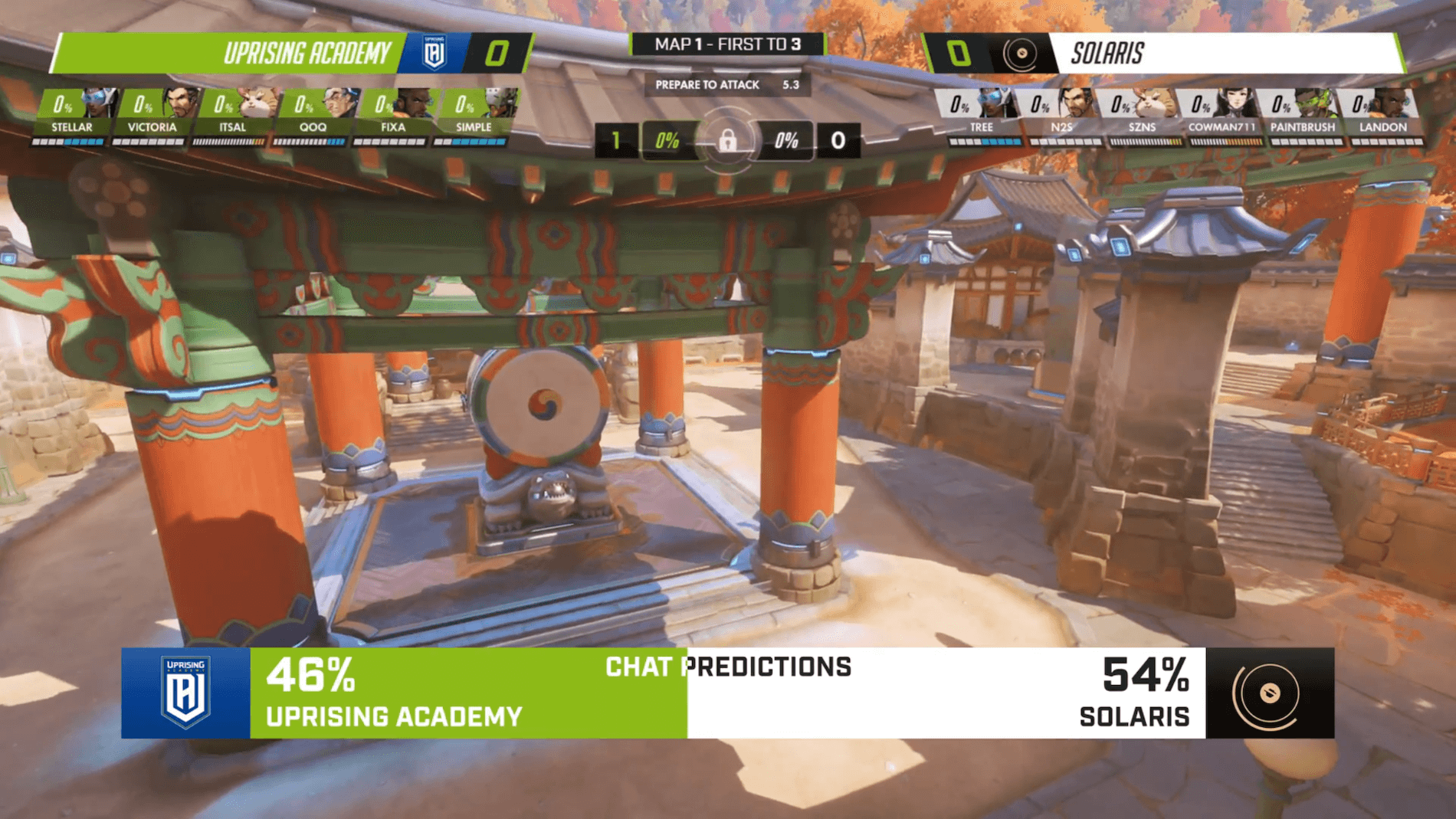Click Fixa's health bar segments
Screen dimensions: 1456x819
[391, 142]
